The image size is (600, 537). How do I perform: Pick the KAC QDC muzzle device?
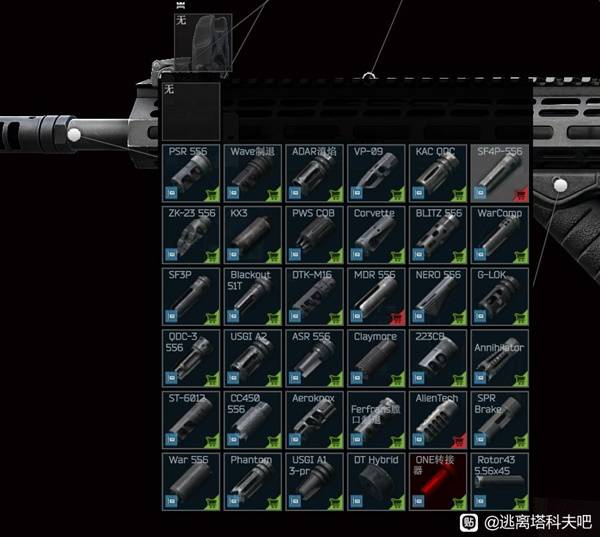(438, 172)
